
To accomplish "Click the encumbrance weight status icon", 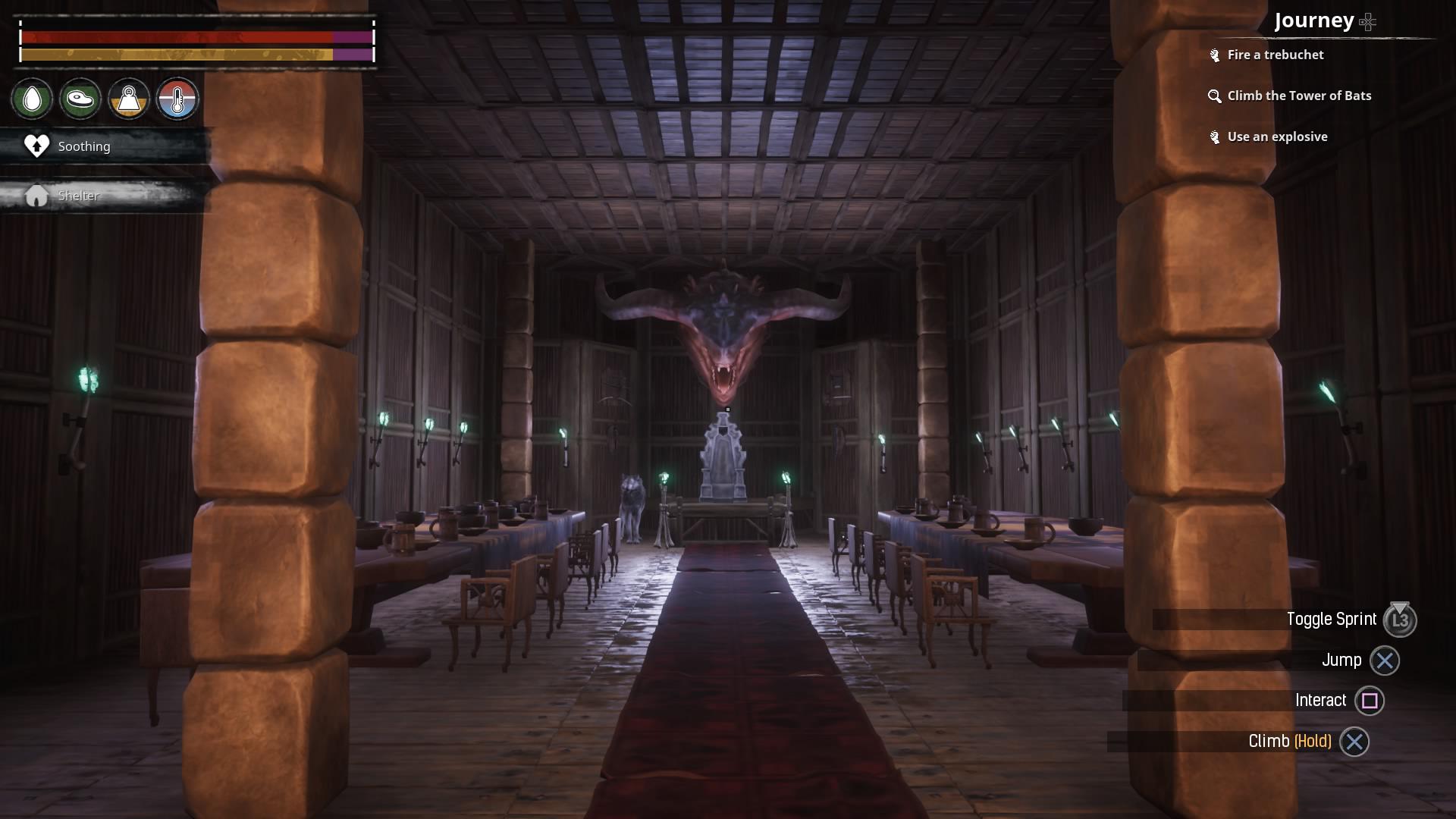I will point(129,99).
